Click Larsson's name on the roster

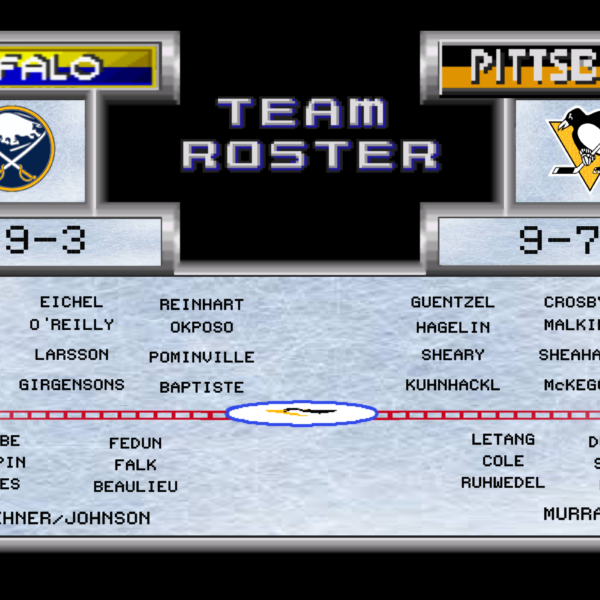tap(71, 355)
